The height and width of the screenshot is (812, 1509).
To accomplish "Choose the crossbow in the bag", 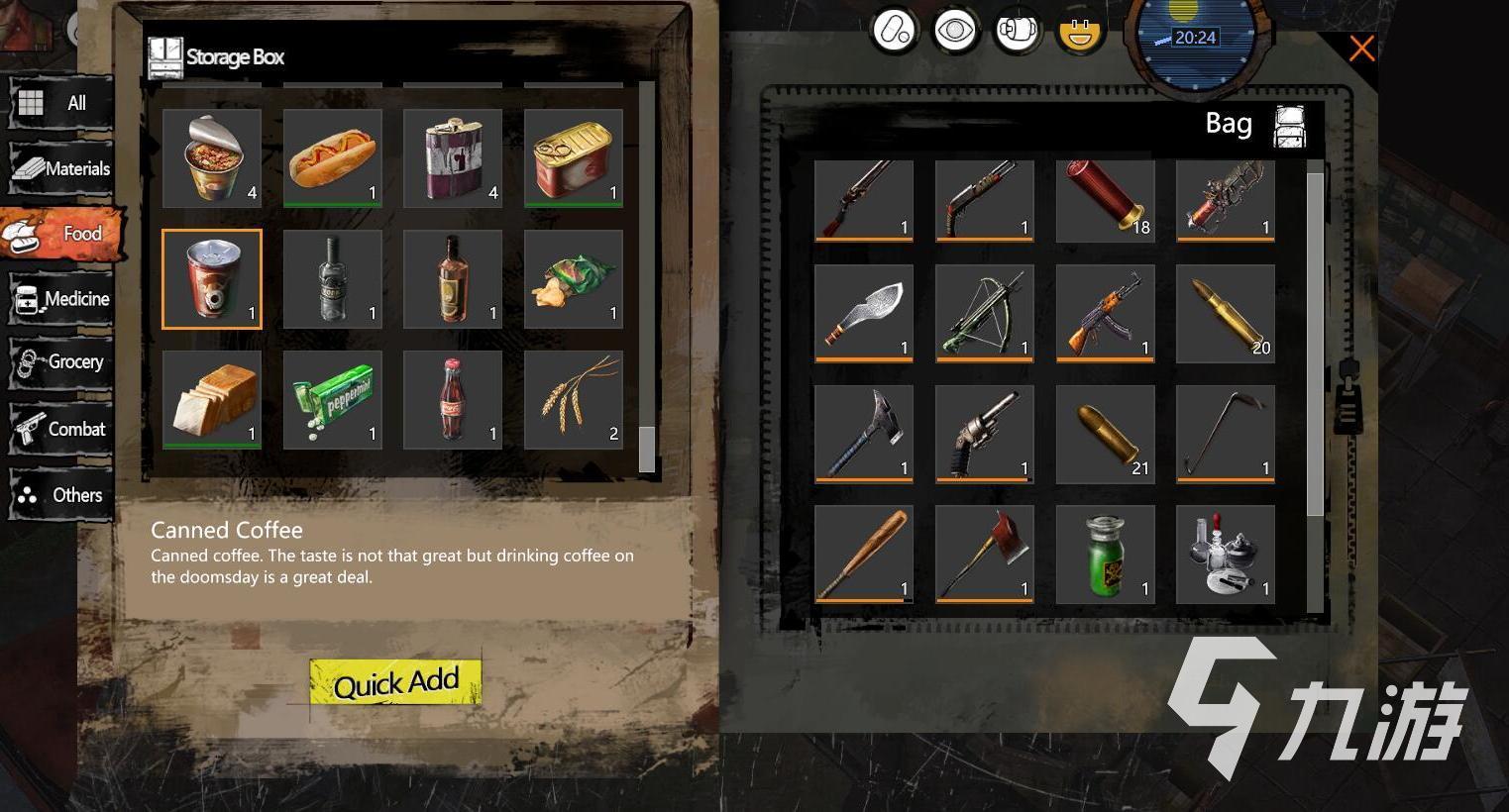I will 985,314.
